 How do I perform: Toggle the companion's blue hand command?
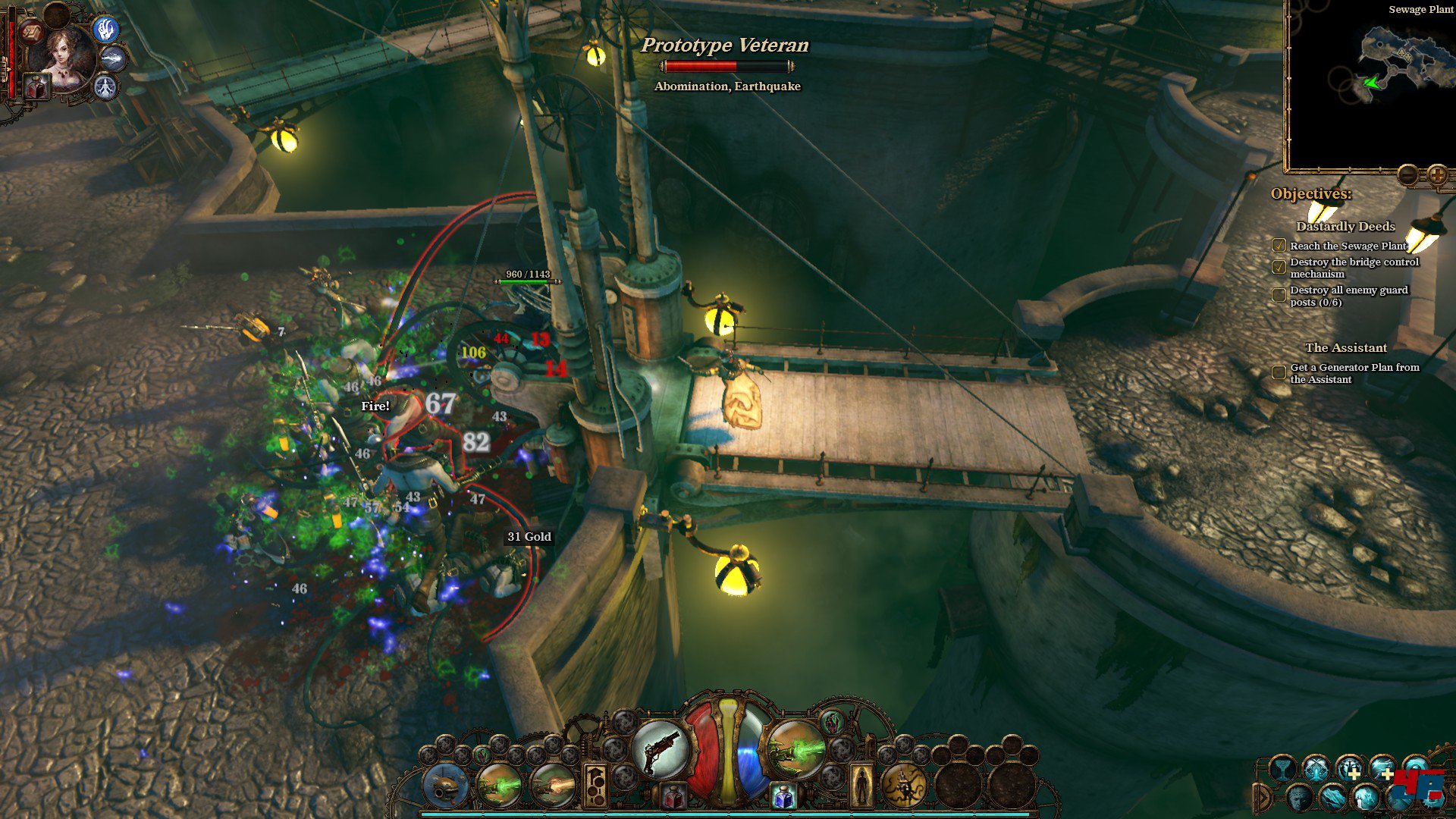105,30
